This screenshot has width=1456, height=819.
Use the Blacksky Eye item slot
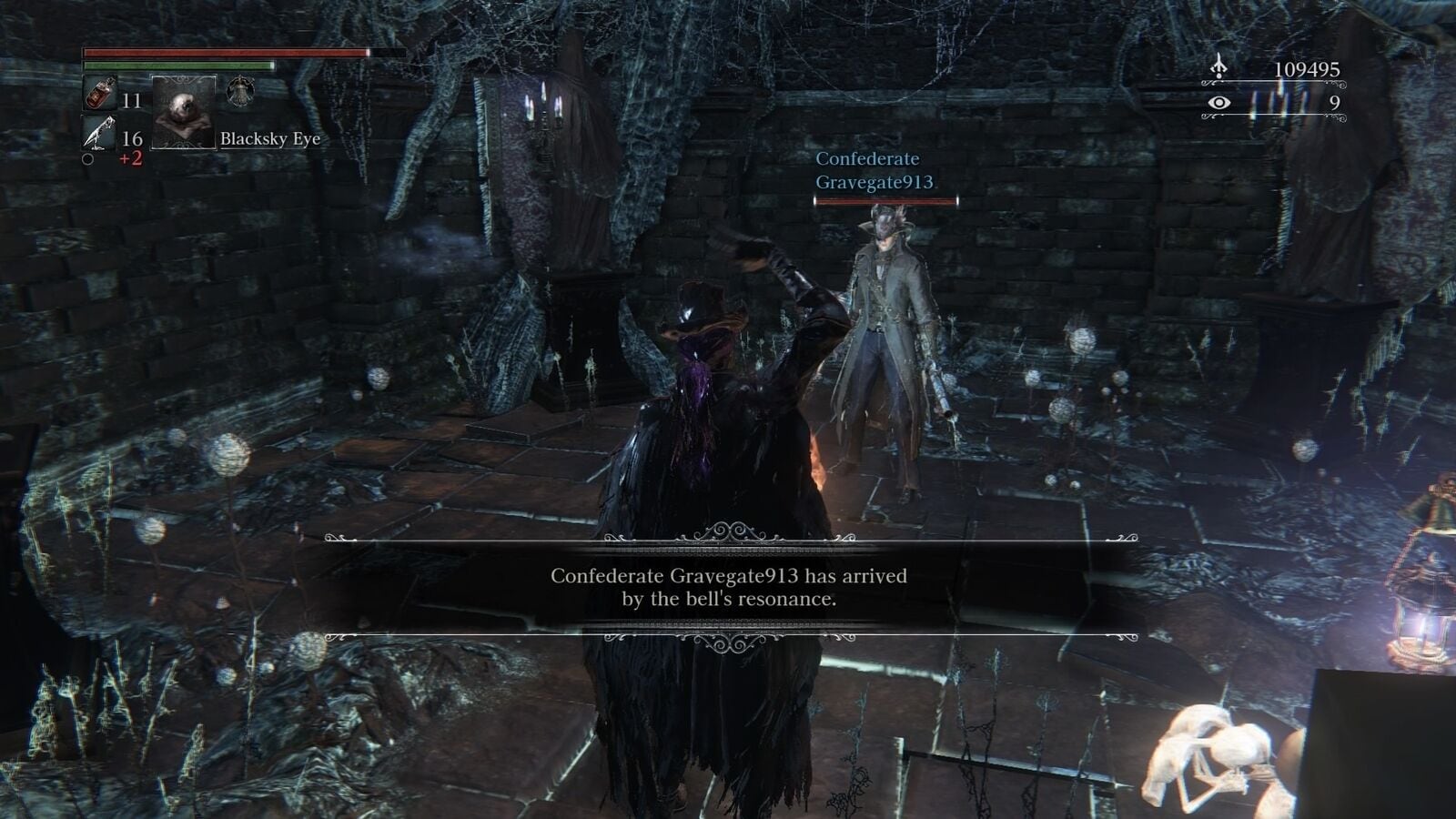(x=183, y=113)
